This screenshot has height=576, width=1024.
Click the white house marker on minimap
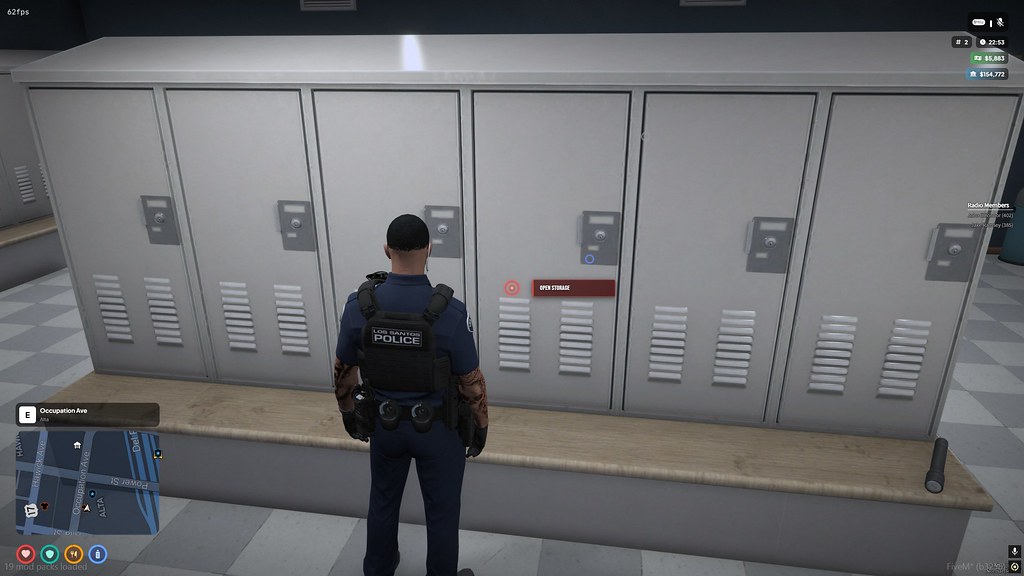[x=77, y=445]
